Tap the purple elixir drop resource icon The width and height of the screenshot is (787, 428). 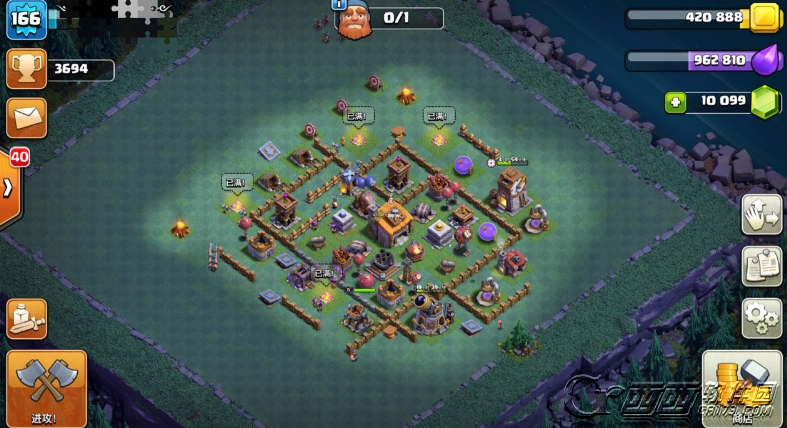[x=764, y=59]
